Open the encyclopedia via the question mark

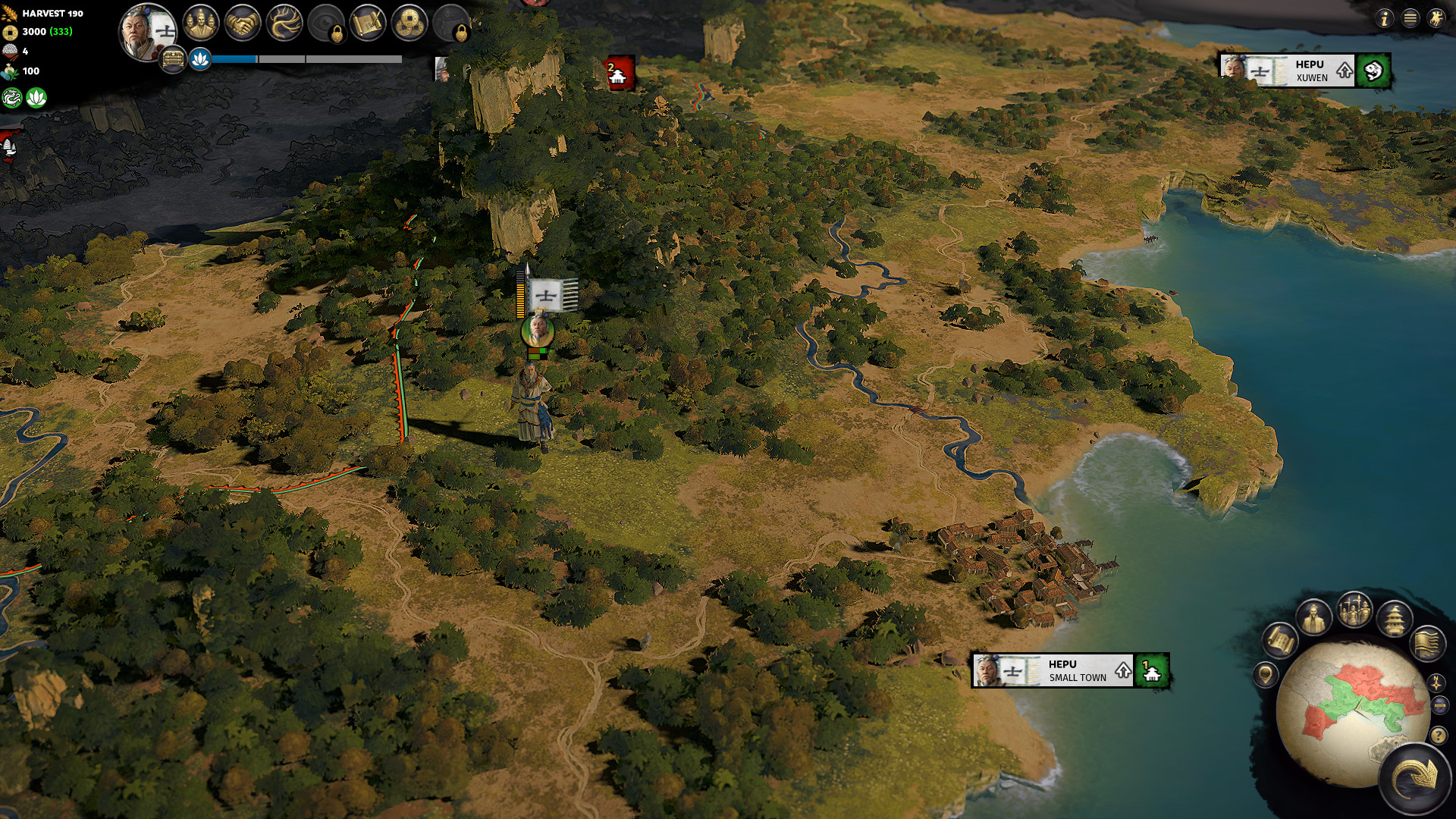pos(1439,735)
